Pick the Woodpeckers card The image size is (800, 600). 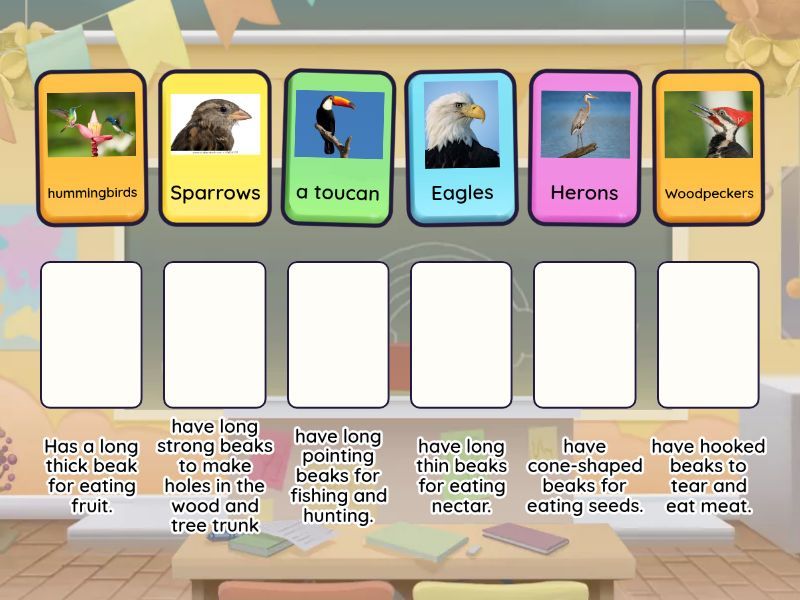tap(708, 147)
